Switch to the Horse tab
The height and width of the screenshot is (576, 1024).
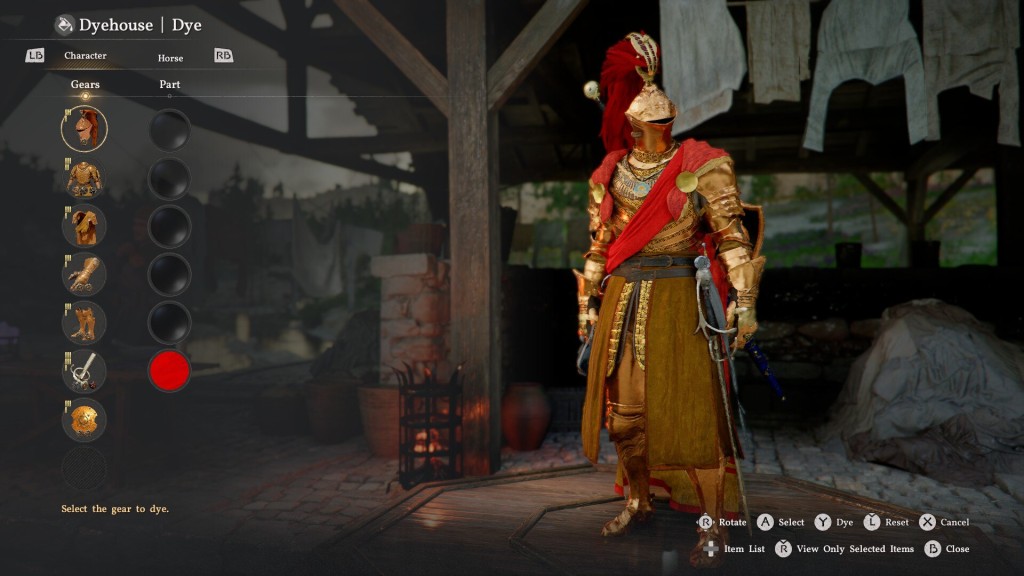[x=170, y=58]
